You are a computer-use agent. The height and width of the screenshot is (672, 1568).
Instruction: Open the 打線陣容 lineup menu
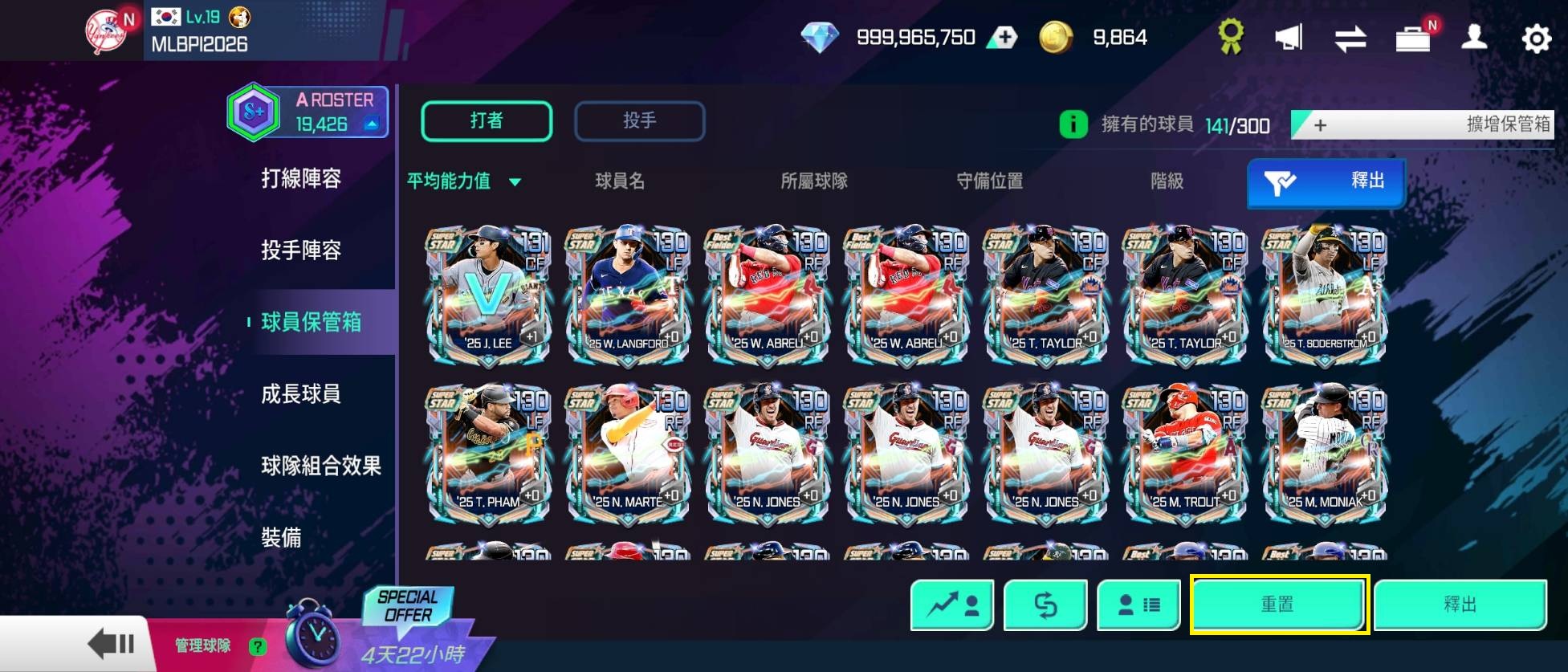click(x=301, y=178)
